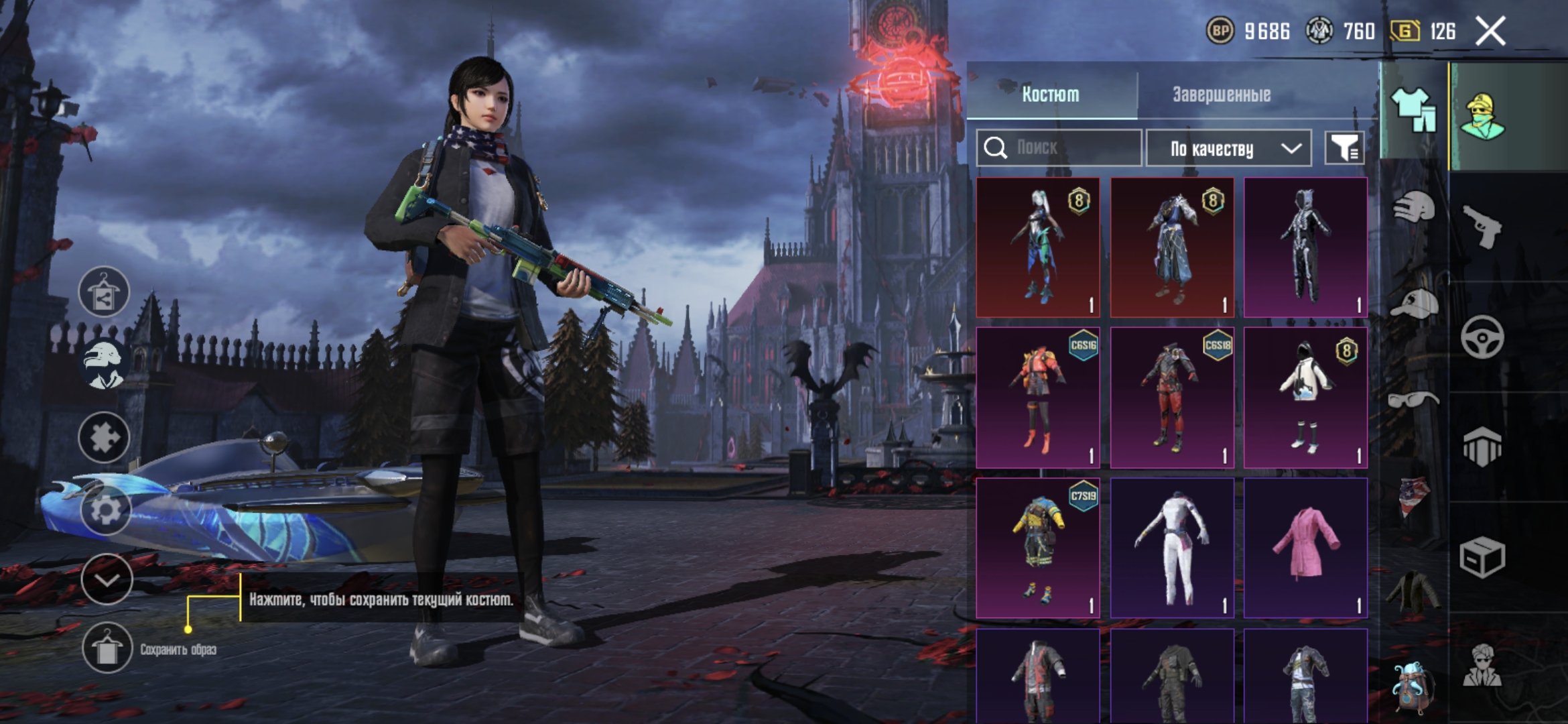Open the pistol weapons category
Viewport: 1568px width, 724px height.
[x=1482, y=227]
